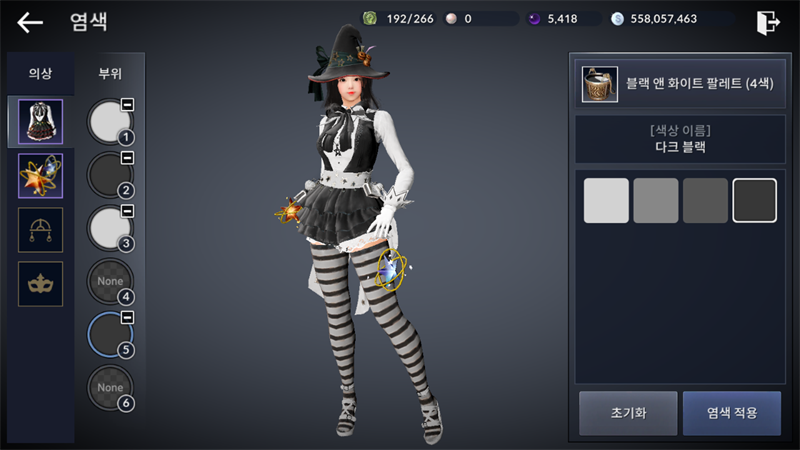Select the star wand weapon costume slot
This screenshot has height=450, width=800.
point(41,176)
